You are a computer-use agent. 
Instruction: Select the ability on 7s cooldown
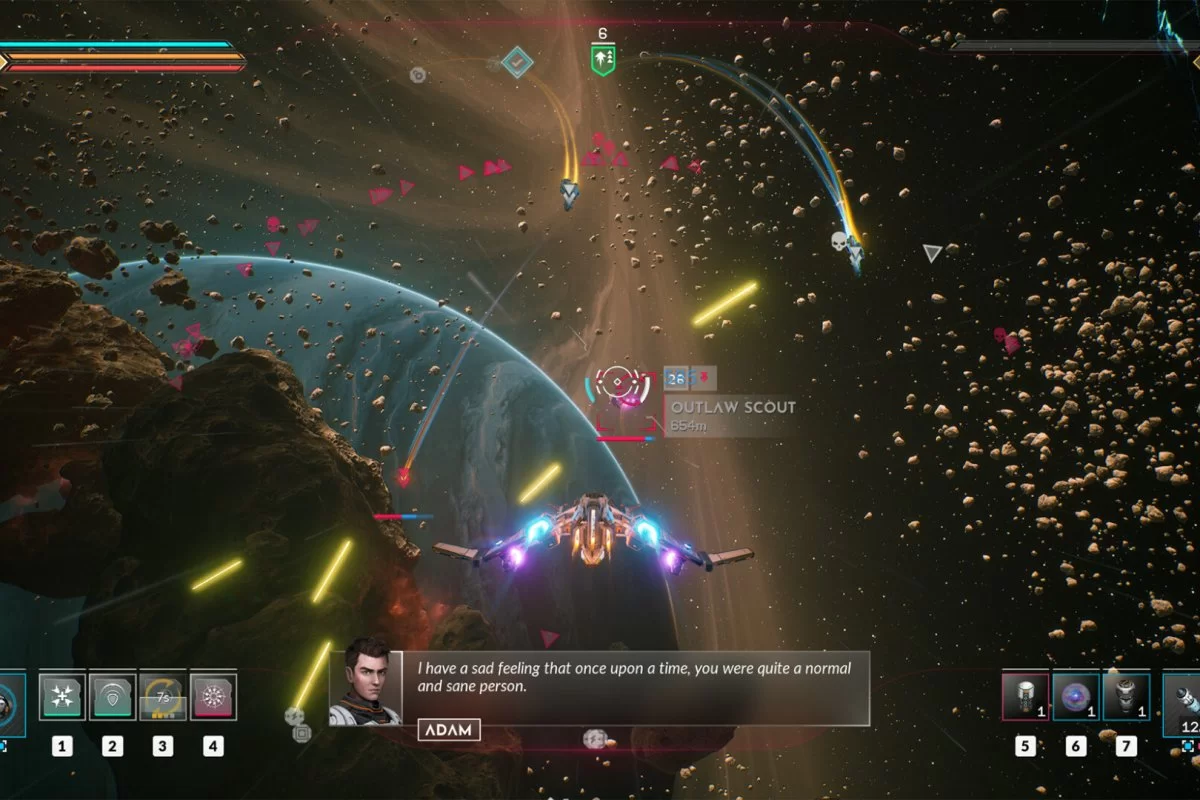[x=162, y=696]
